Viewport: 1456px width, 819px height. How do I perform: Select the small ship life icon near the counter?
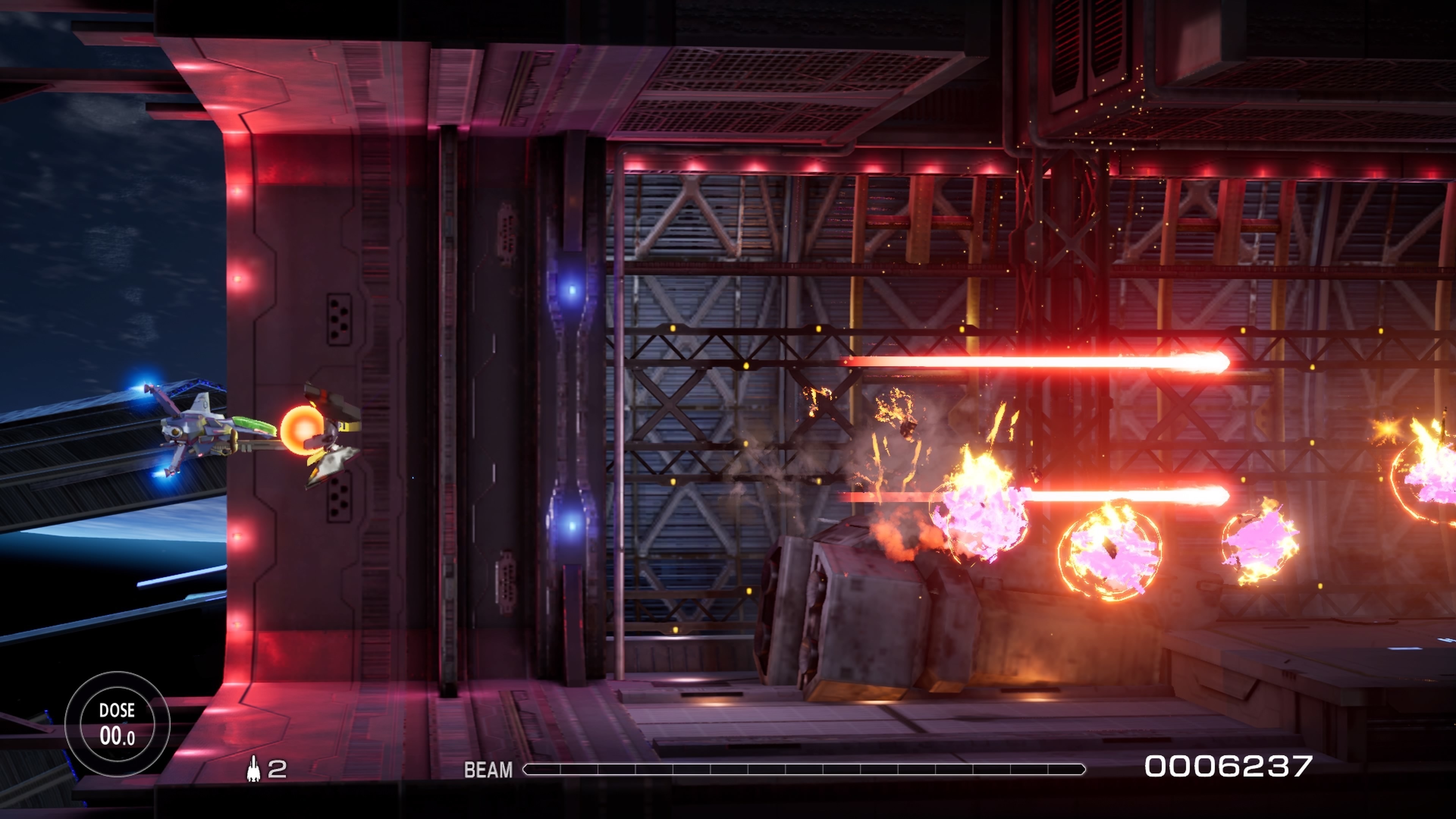[x=253, y=767]
